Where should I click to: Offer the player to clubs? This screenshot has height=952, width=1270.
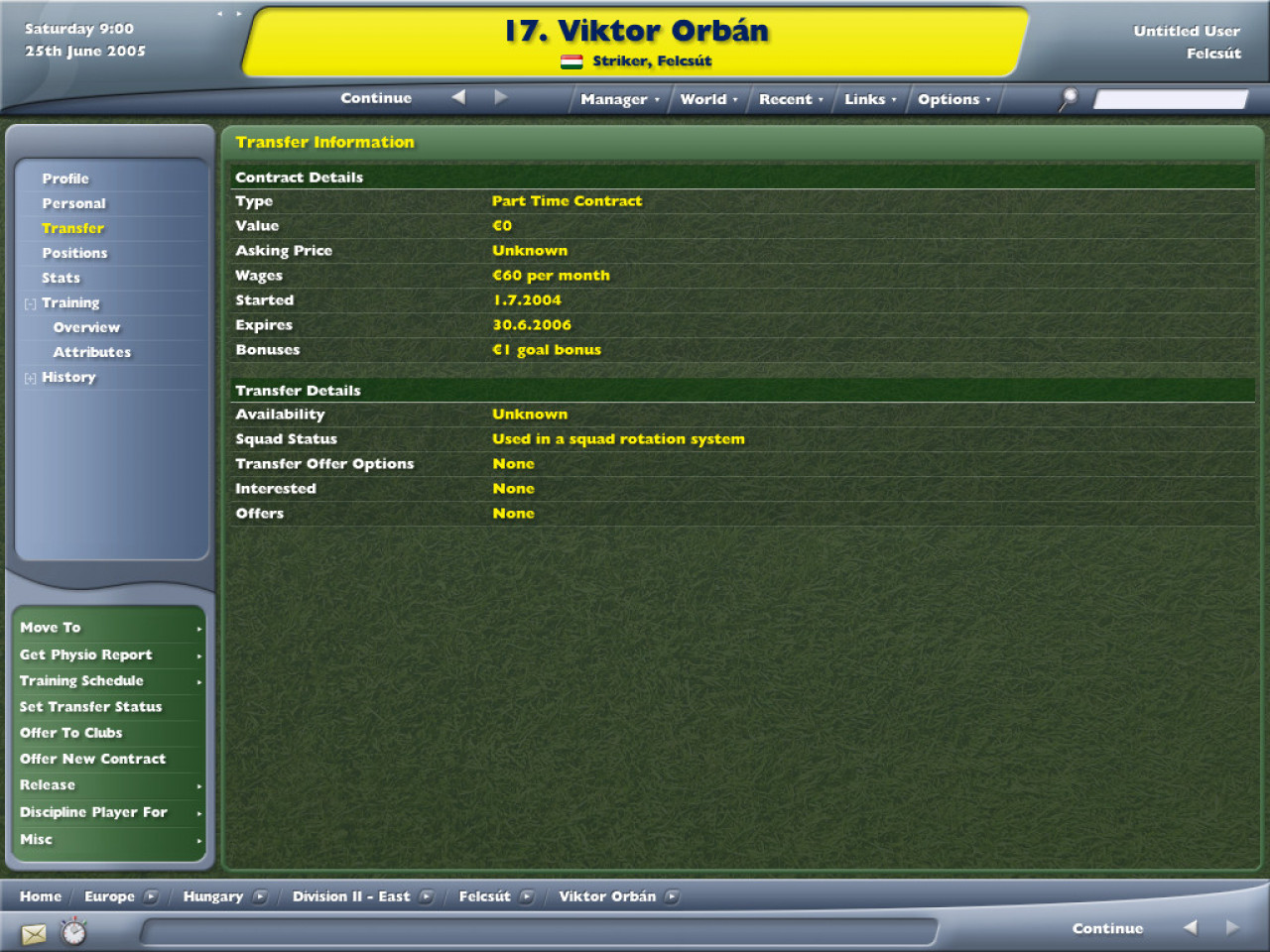click(x=70, y=733)
